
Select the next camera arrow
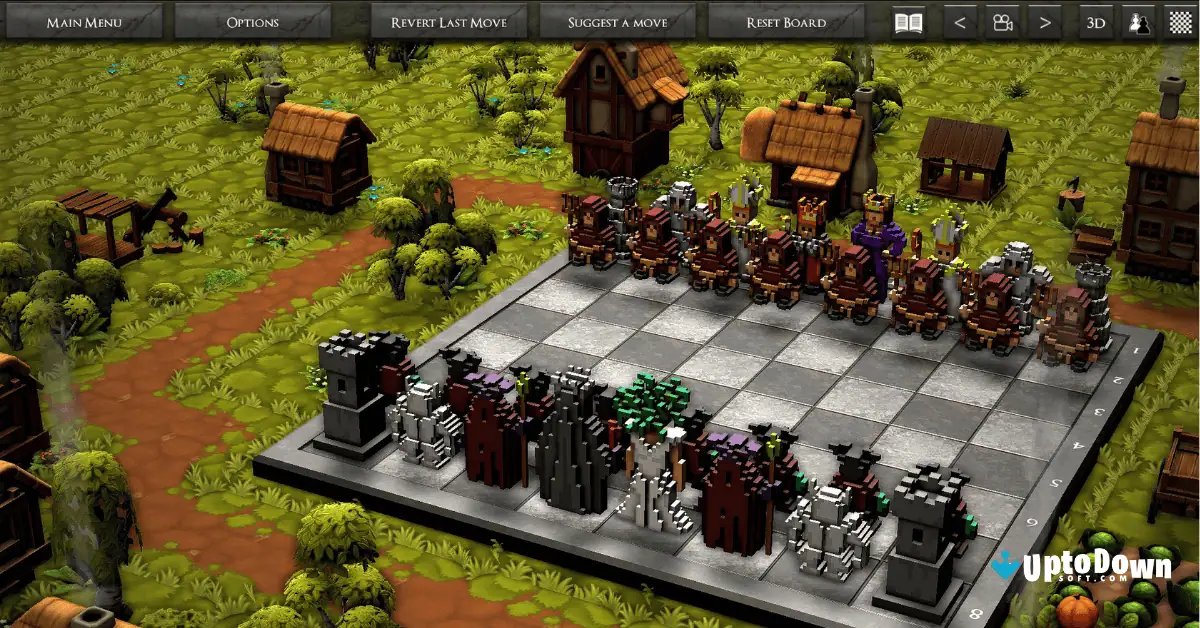[1045, 21]
